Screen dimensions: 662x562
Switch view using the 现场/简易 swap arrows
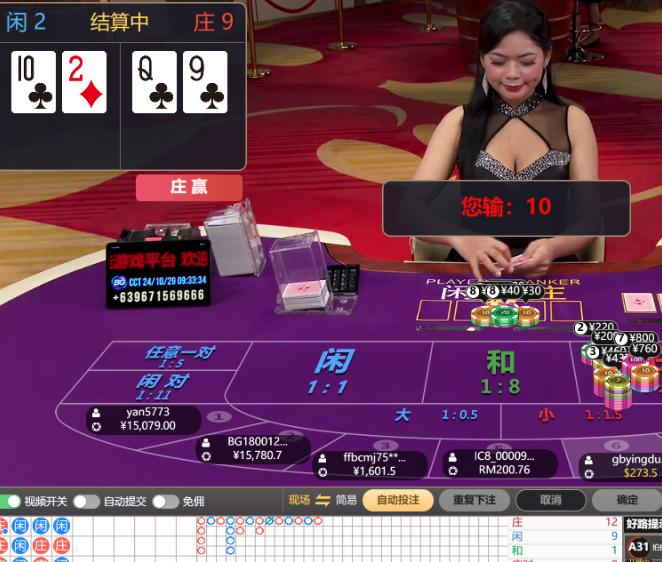click(x=323, y=500)
